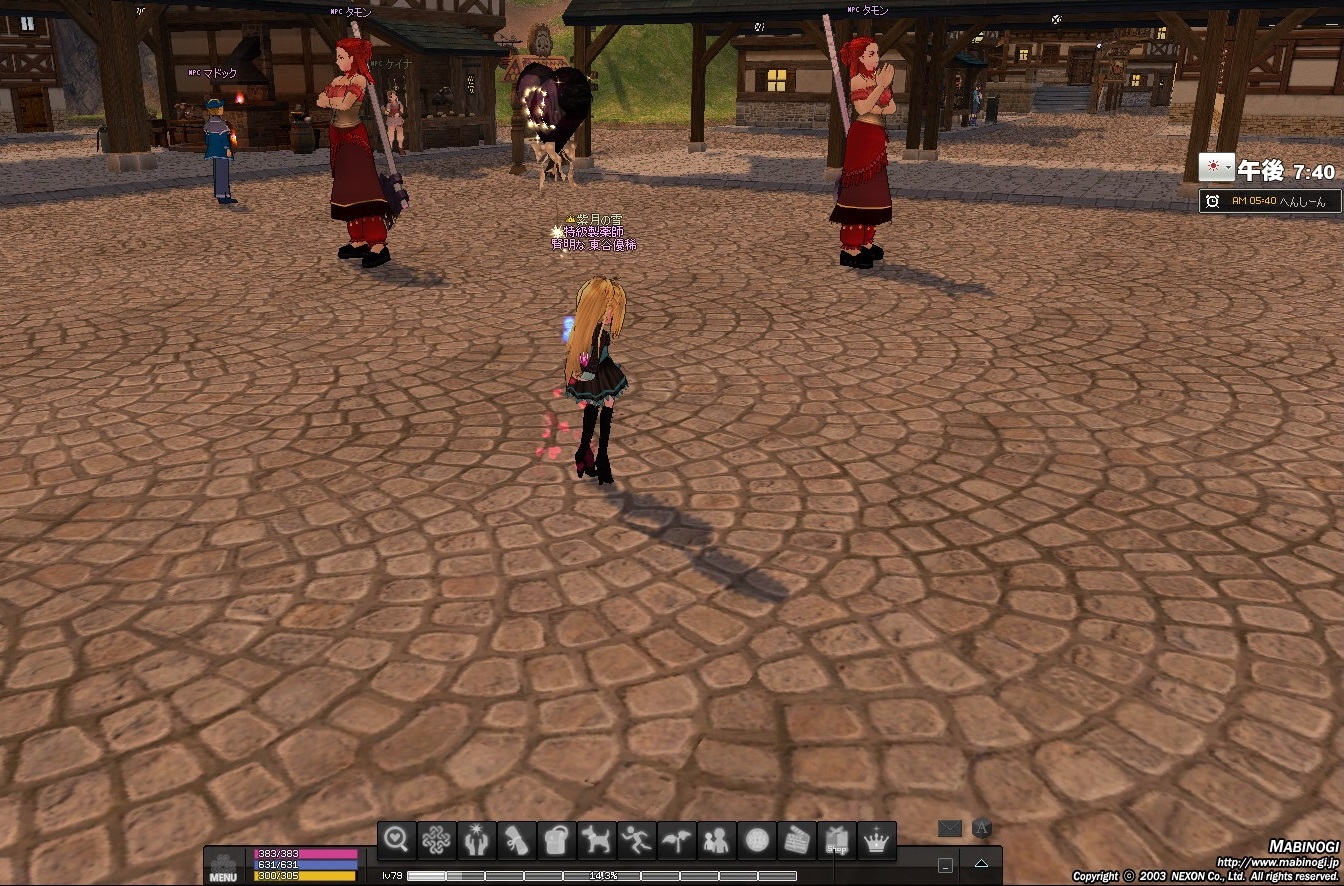Open the quest scroll icon

[517, 841]
